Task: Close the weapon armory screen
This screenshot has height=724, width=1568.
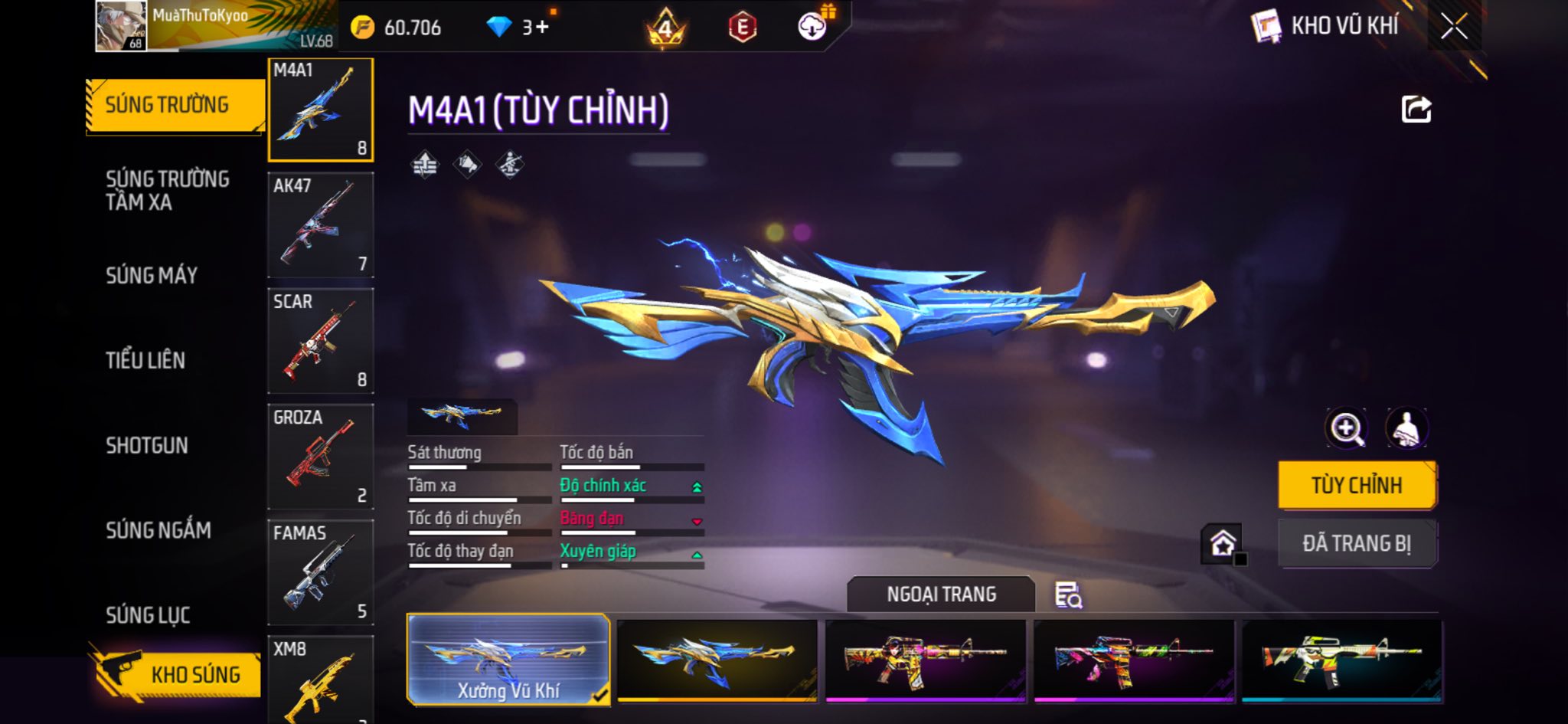Action: point(1454,27)
